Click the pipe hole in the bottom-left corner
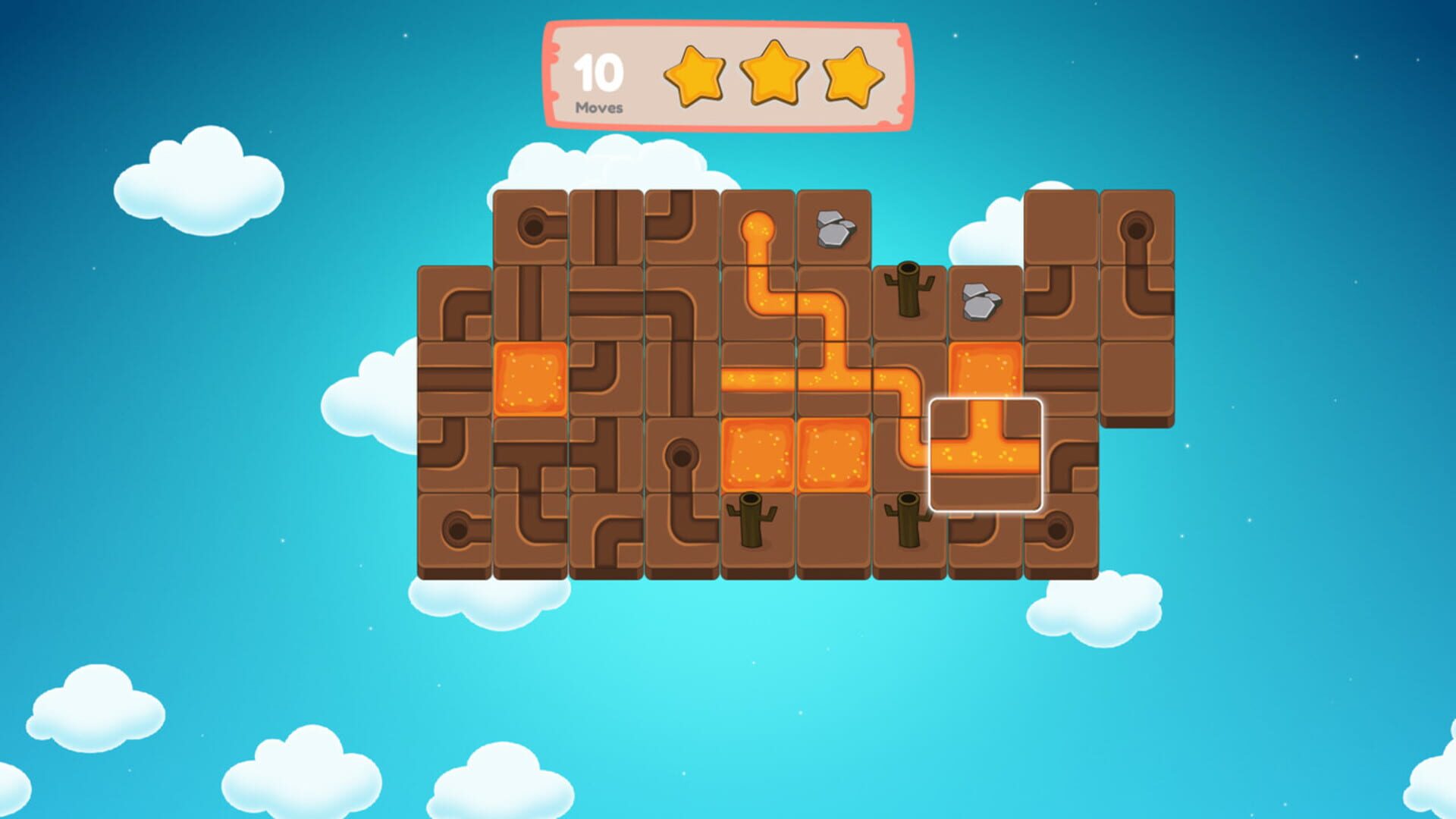 457,527
